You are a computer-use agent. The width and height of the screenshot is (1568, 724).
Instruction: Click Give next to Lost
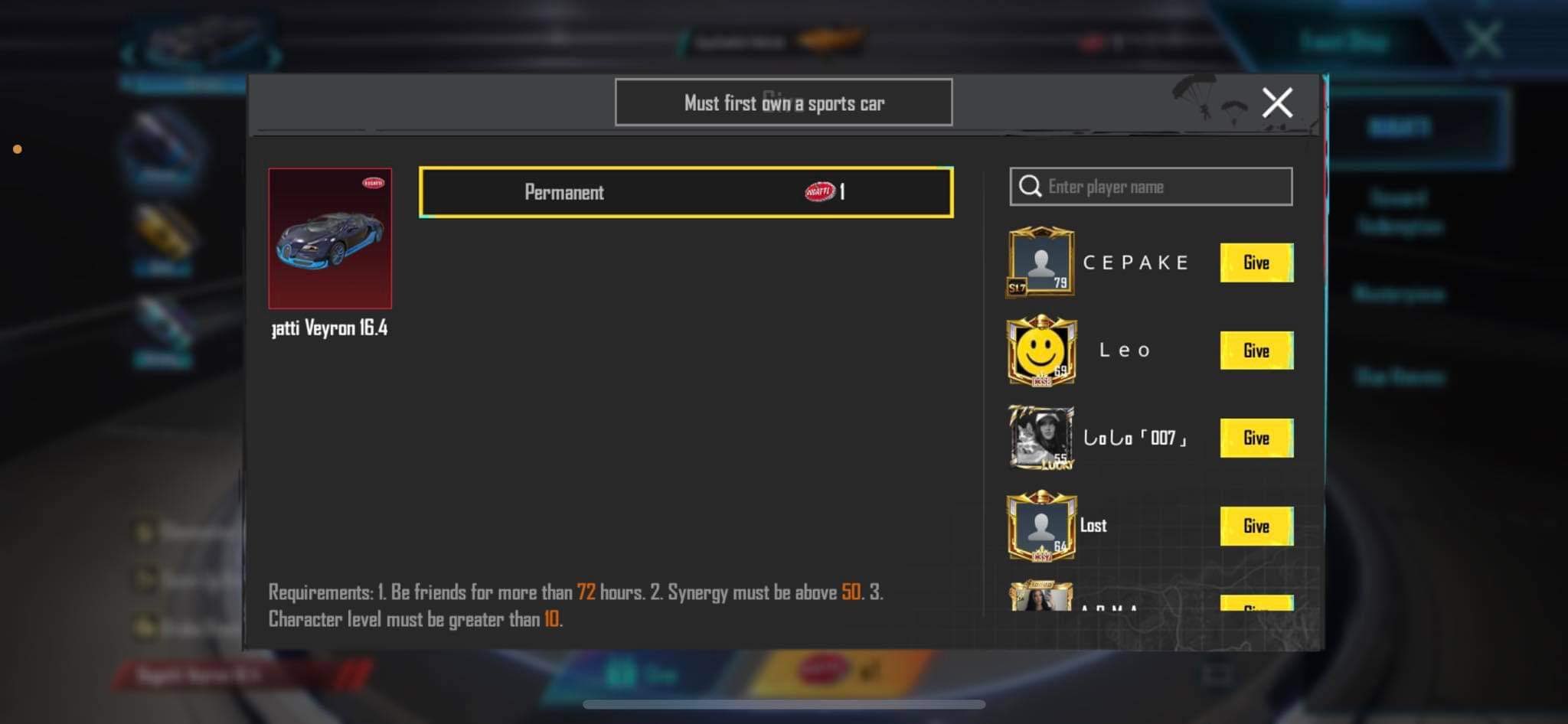pos(1256,526)
